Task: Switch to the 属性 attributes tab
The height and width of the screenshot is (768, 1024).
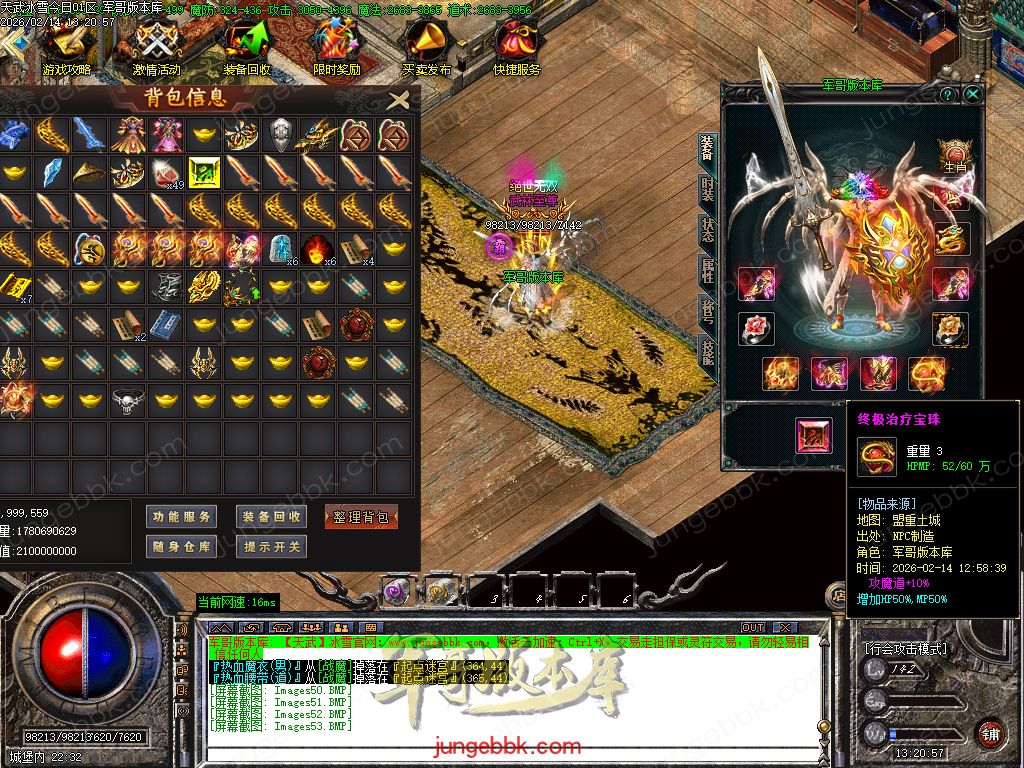Action: pyautogui.click(x=708, y=270)
